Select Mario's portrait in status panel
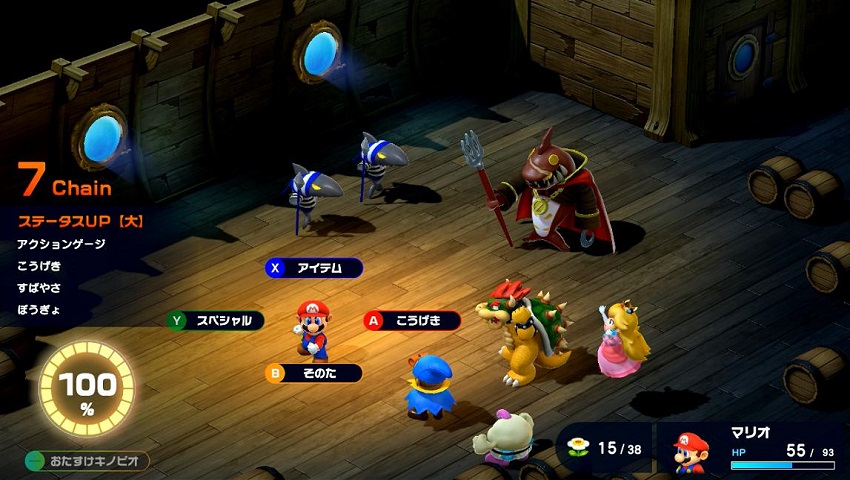 (689, 453)
